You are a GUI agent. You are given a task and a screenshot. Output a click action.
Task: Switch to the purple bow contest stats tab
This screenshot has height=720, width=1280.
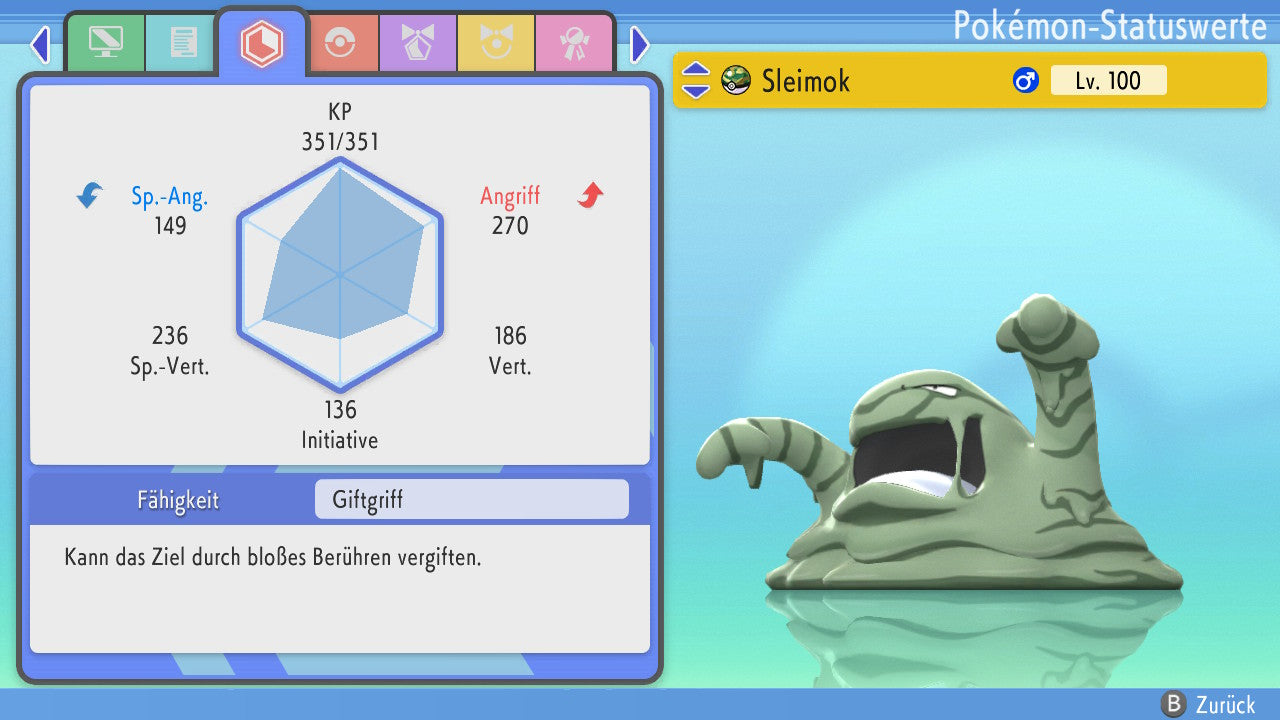418,43
